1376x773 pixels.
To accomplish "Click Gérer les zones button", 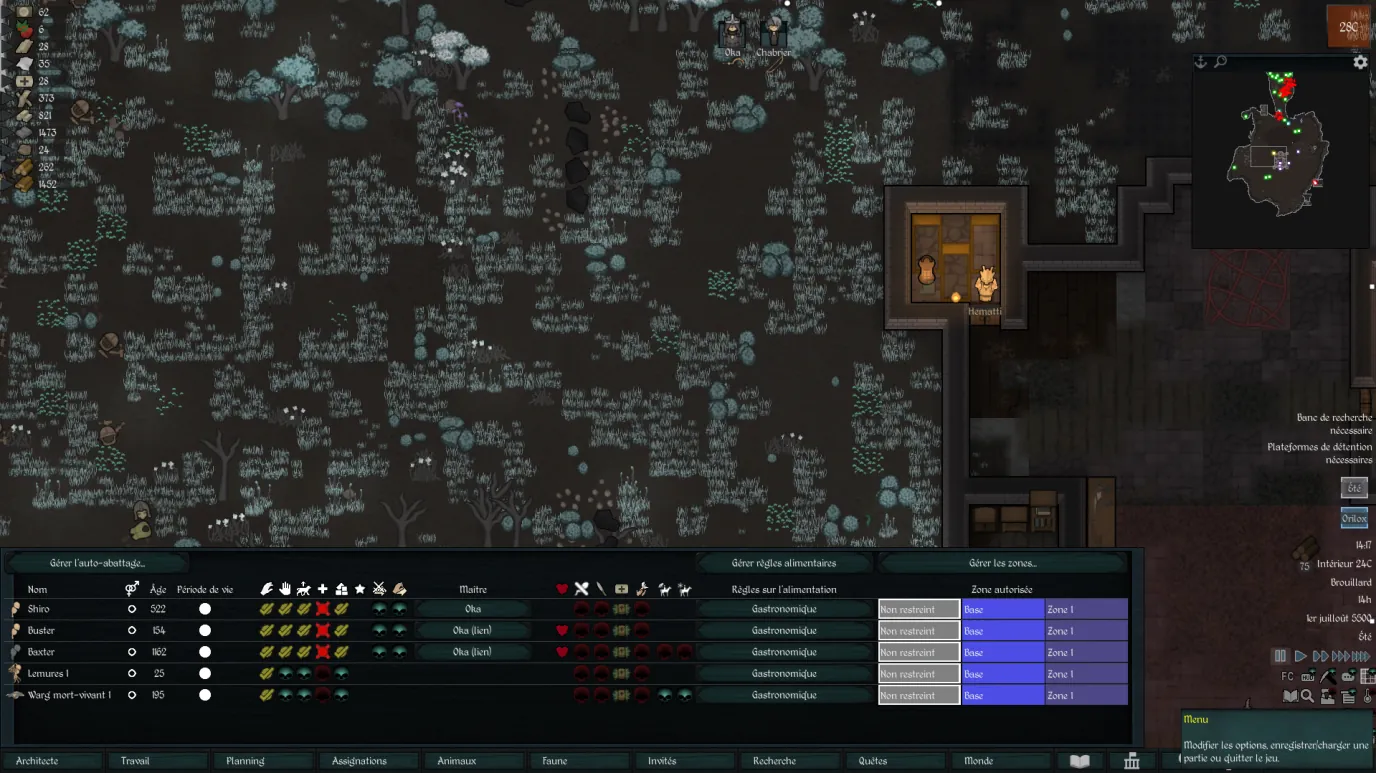I will point(1002,563).
